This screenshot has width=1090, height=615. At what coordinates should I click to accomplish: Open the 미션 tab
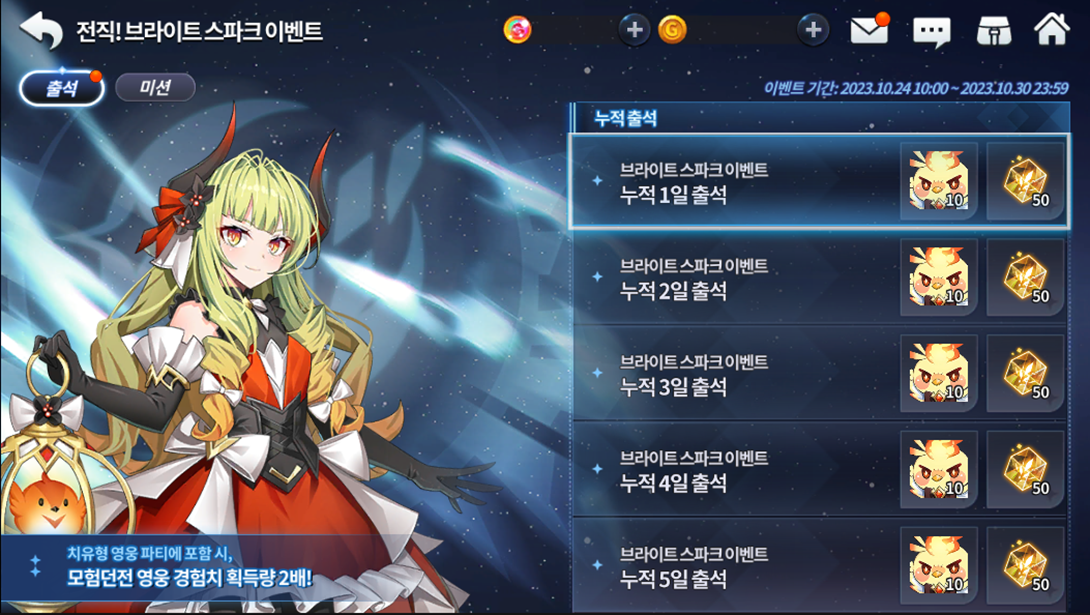pyautogui.click(x=155, y=88)
